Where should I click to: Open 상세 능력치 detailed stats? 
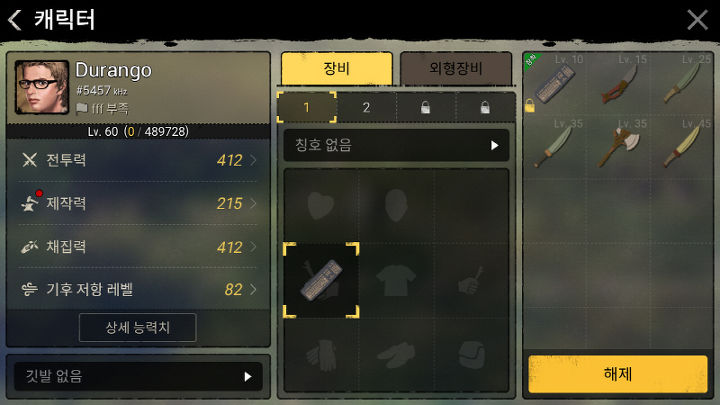point(137,327)
